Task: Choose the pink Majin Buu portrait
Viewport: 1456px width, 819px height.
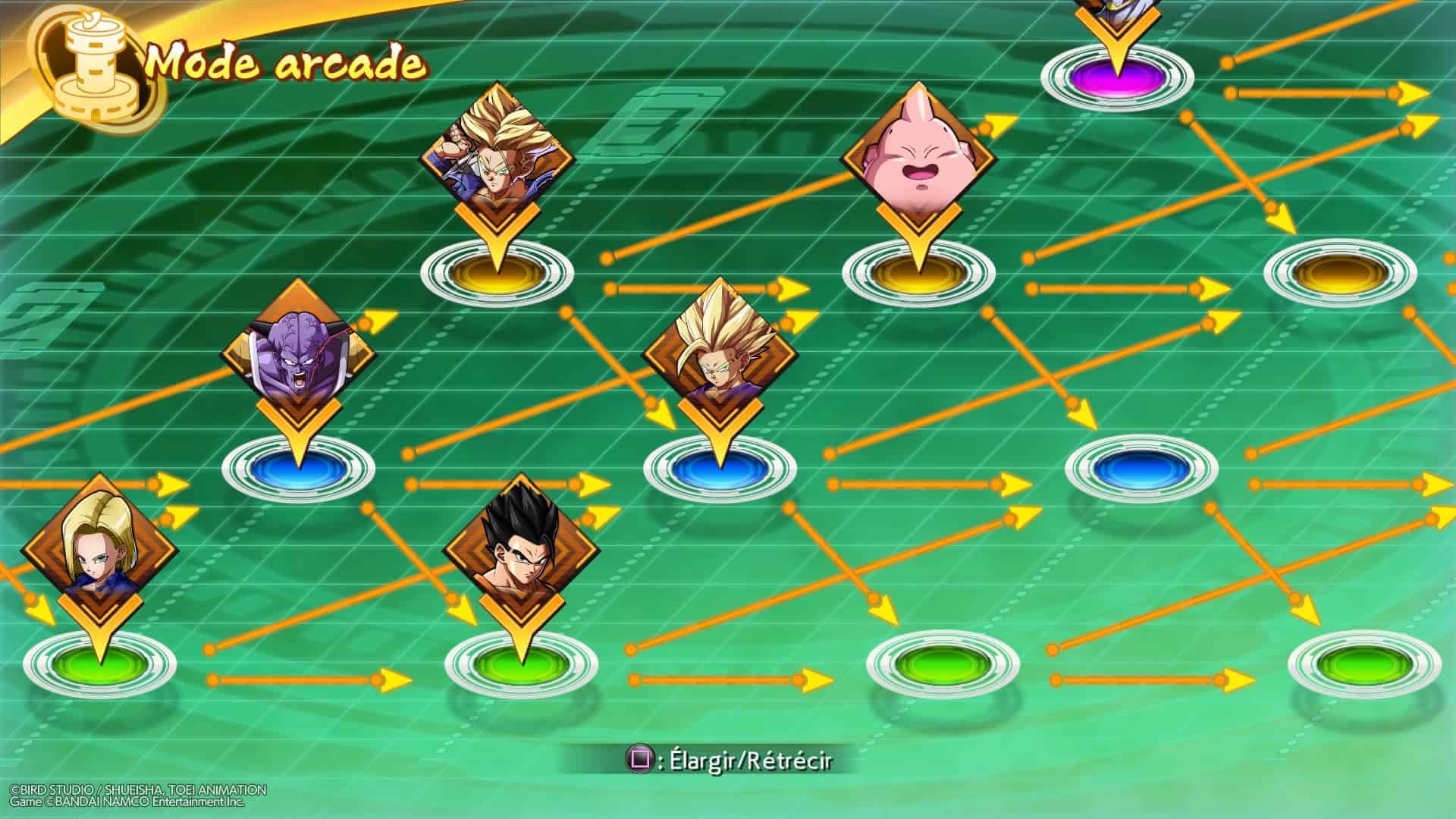Action: 918,158
